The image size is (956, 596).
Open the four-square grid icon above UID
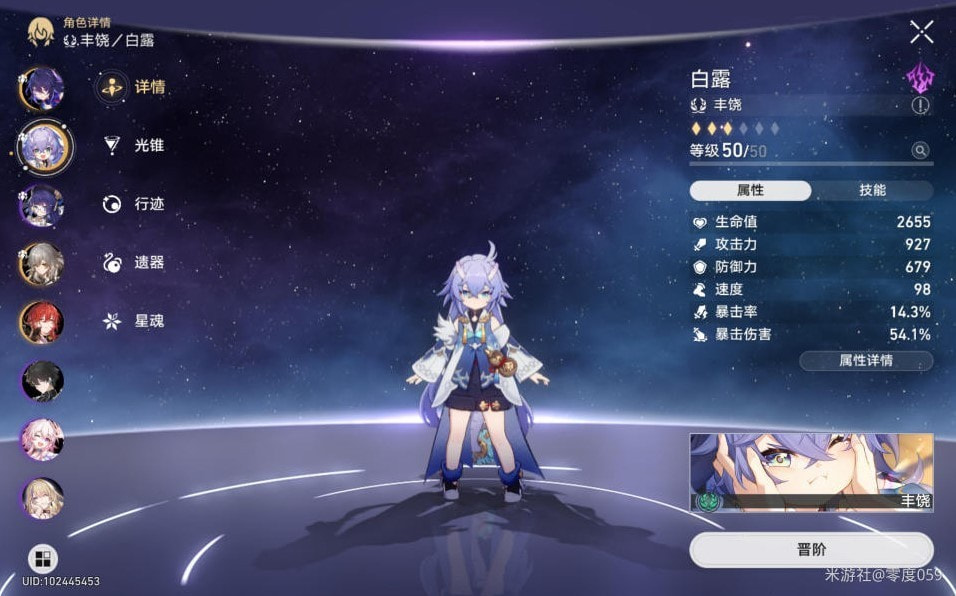pos(42,558)
